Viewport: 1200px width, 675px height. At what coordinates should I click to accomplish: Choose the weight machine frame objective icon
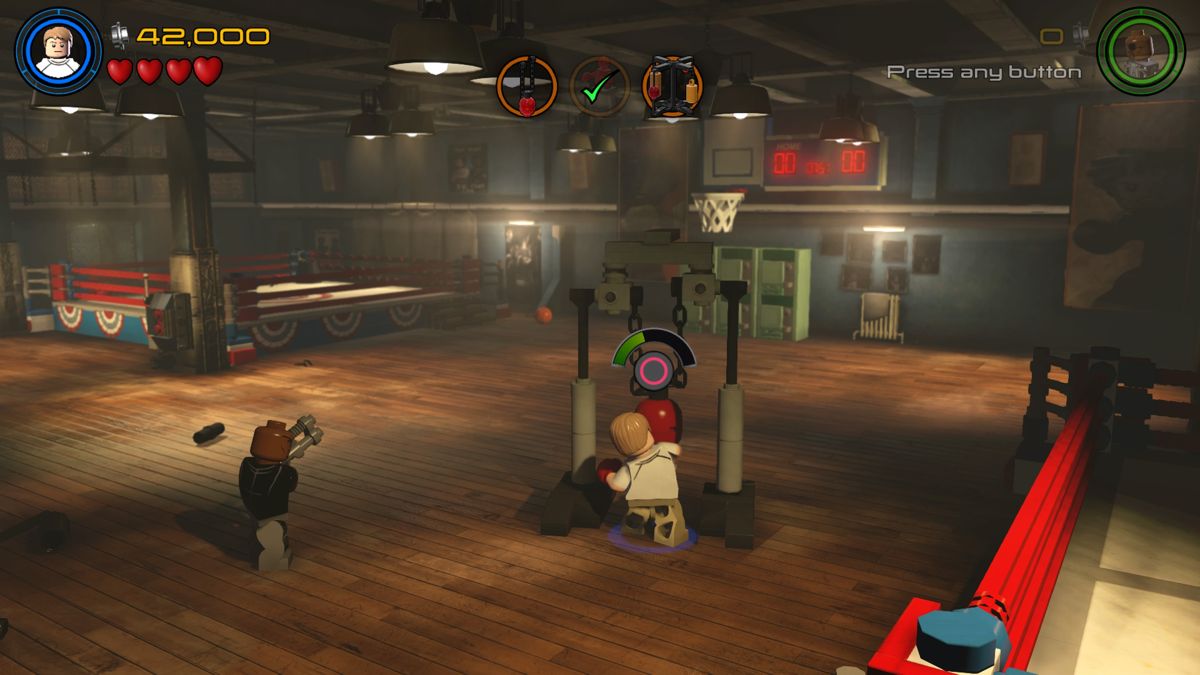[x=672, y=87]
